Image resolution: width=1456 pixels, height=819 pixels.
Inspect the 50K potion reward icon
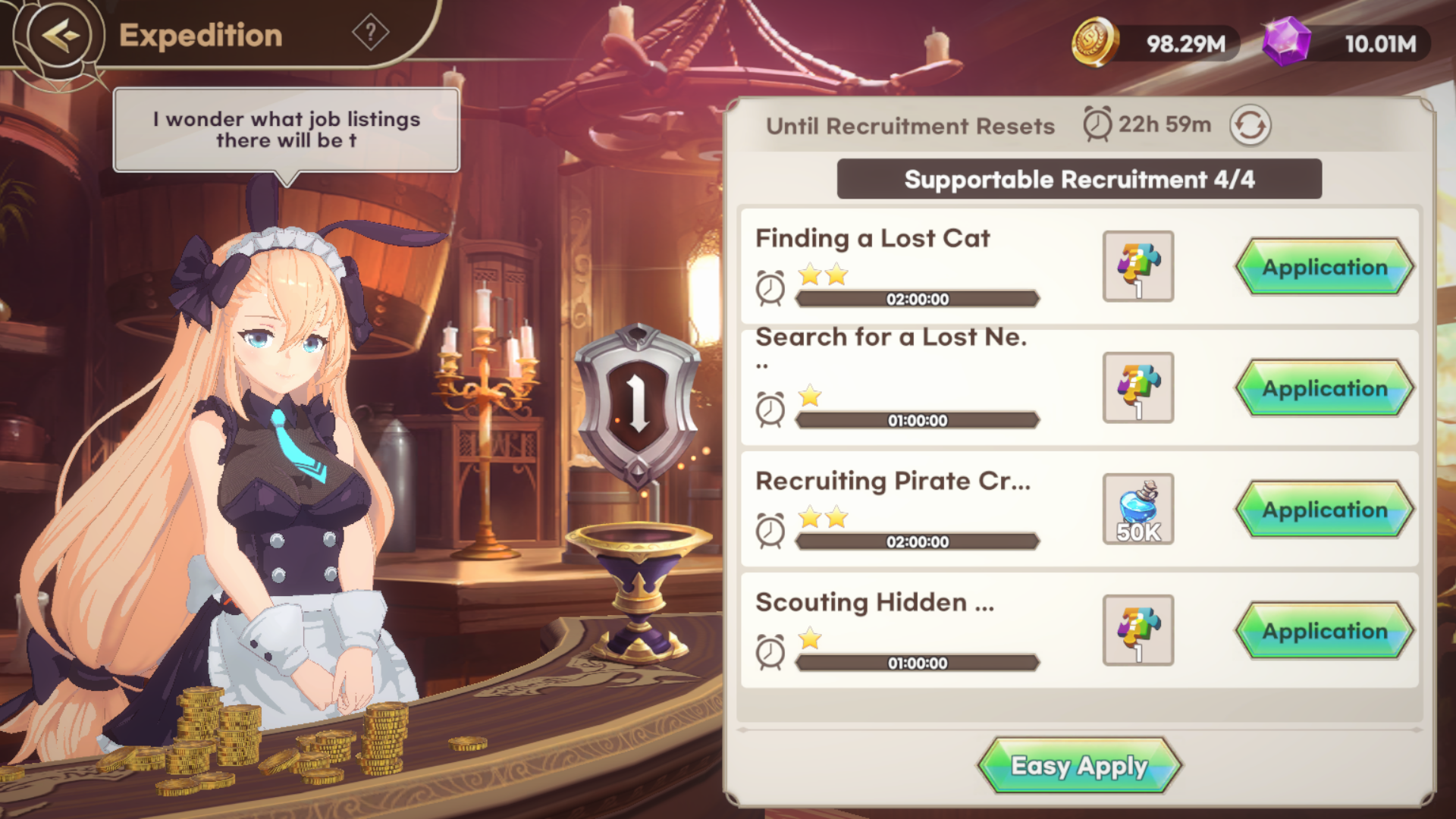(1137, 510)
